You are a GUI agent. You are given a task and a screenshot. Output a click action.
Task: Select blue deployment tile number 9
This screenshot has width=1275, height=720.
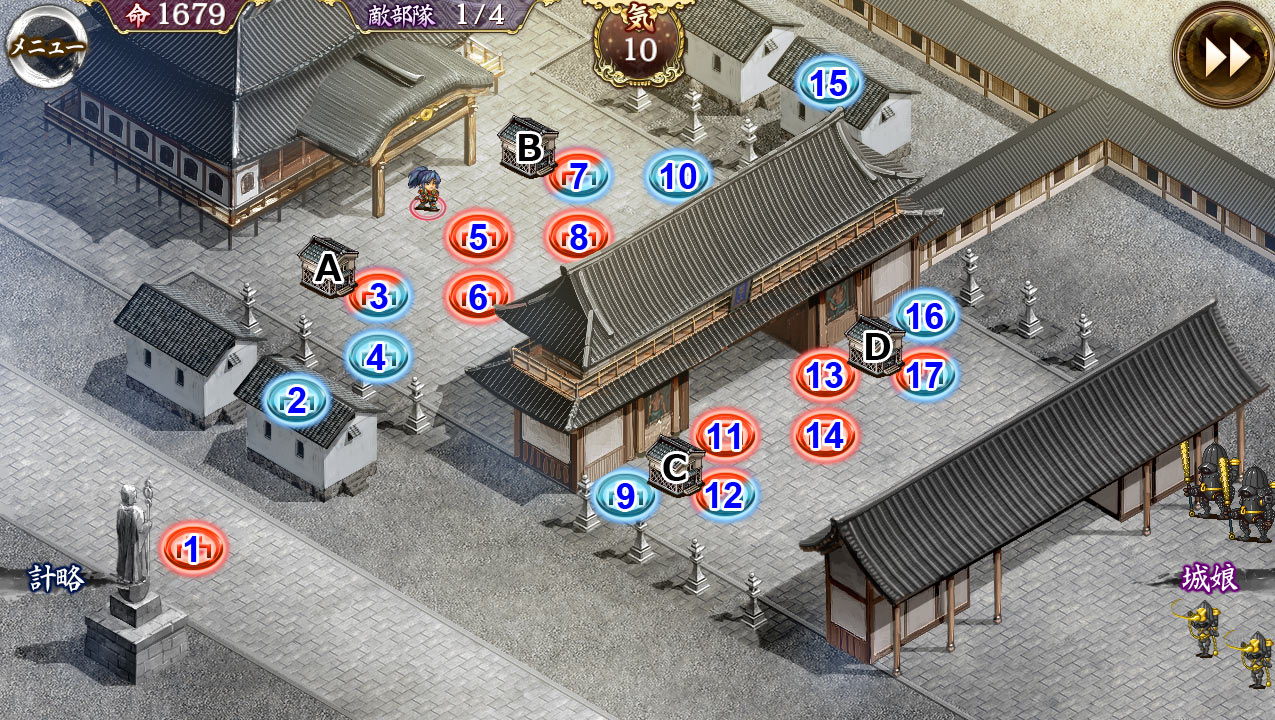coord(625,496)
